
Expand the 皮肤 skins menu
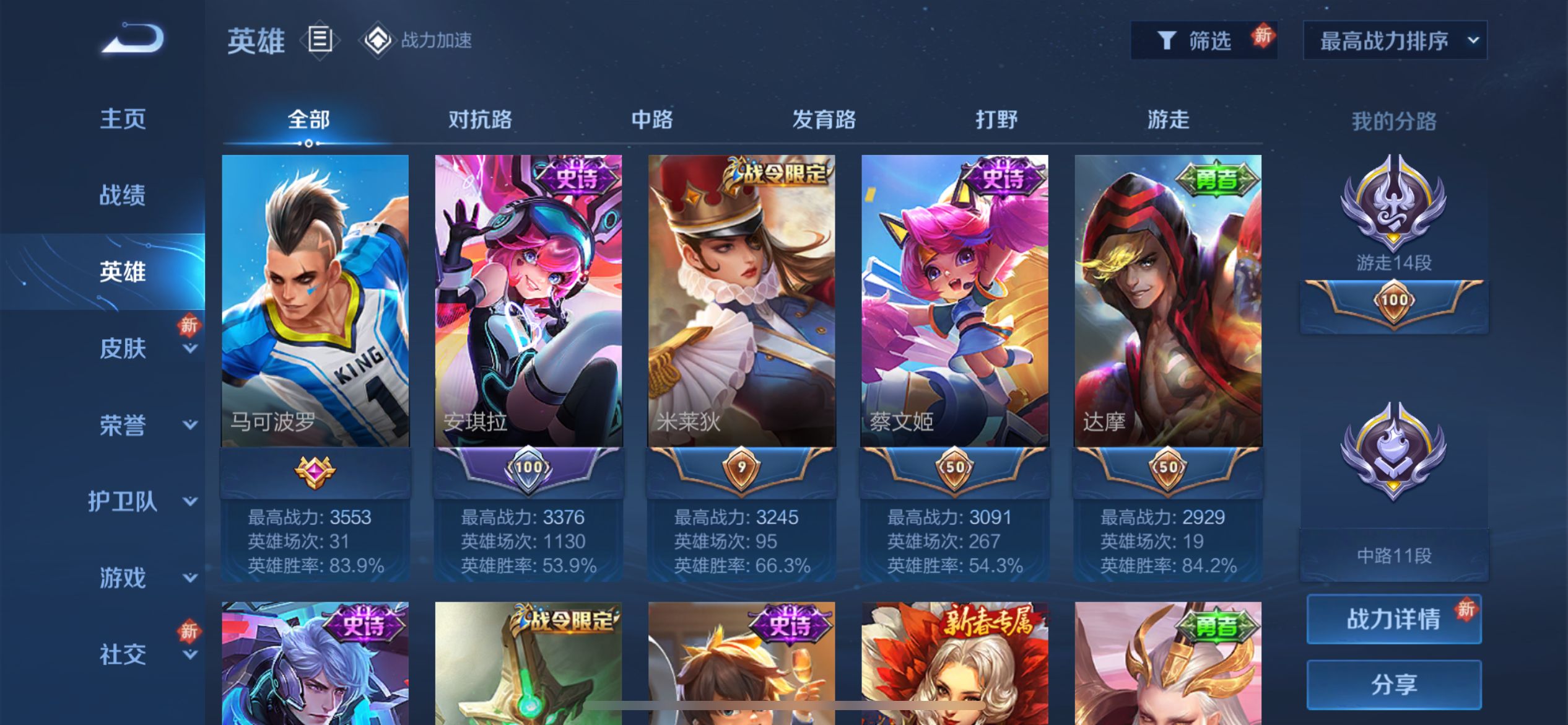(123, 348)
